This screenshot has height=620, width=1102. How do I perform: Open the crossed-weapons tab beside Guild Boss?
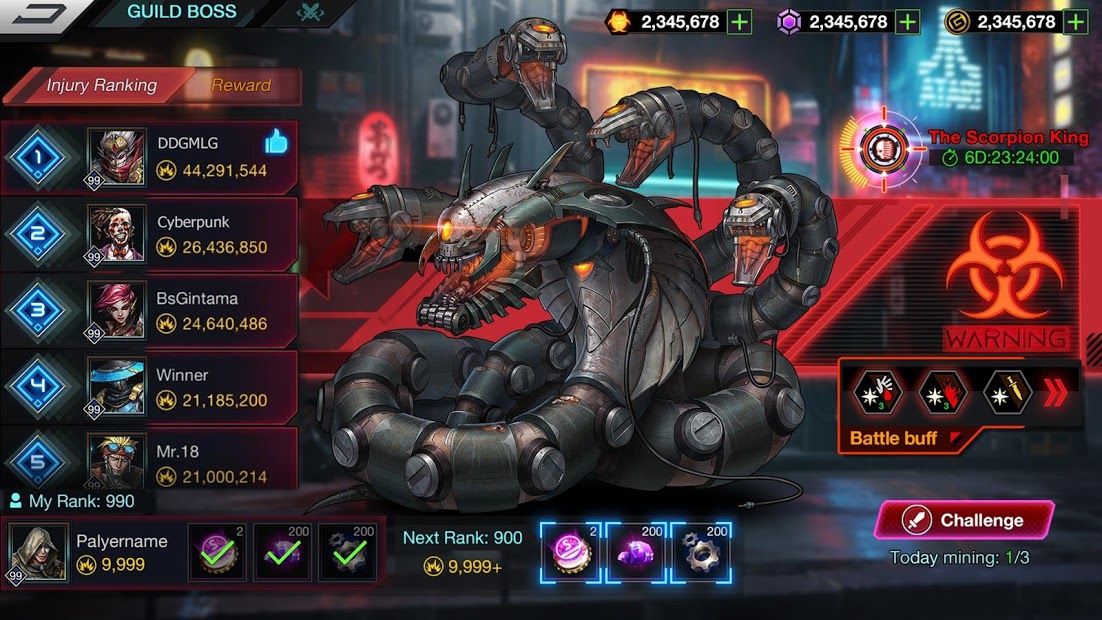308,13
